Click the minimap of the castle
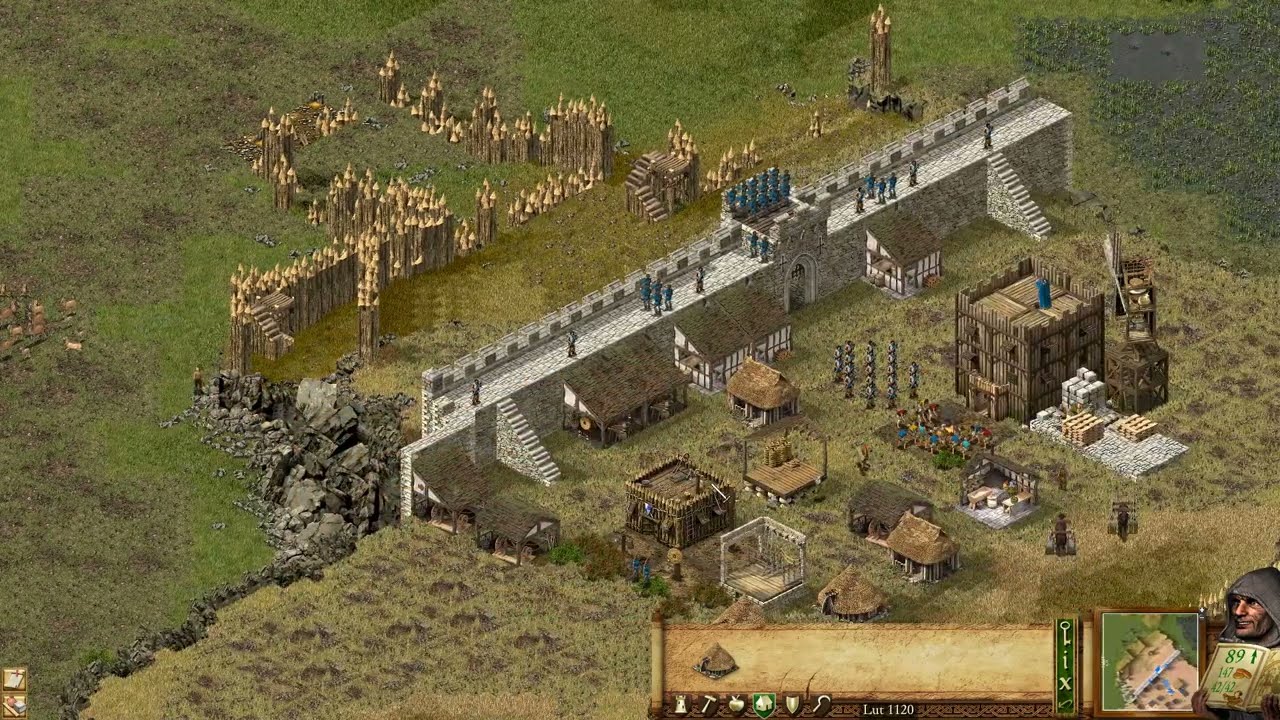The height and width of the screenshot is (720, 1280). [x=1149, y=661]
